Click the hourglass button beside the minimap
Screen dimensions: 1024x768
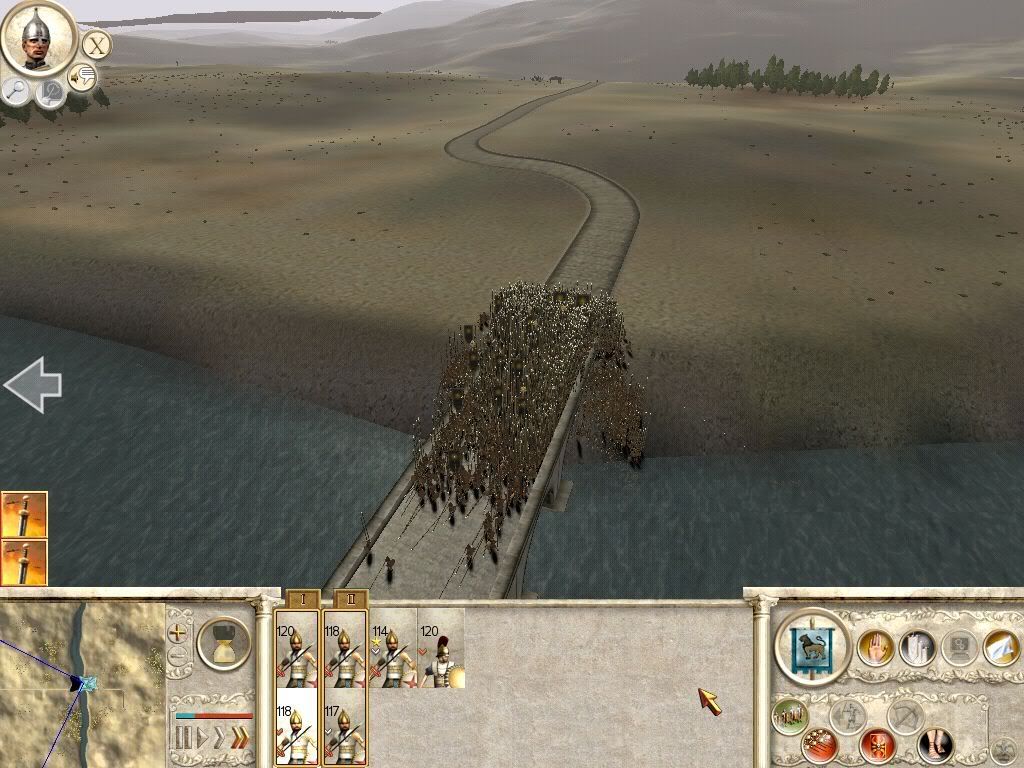[x=224, y=643]
